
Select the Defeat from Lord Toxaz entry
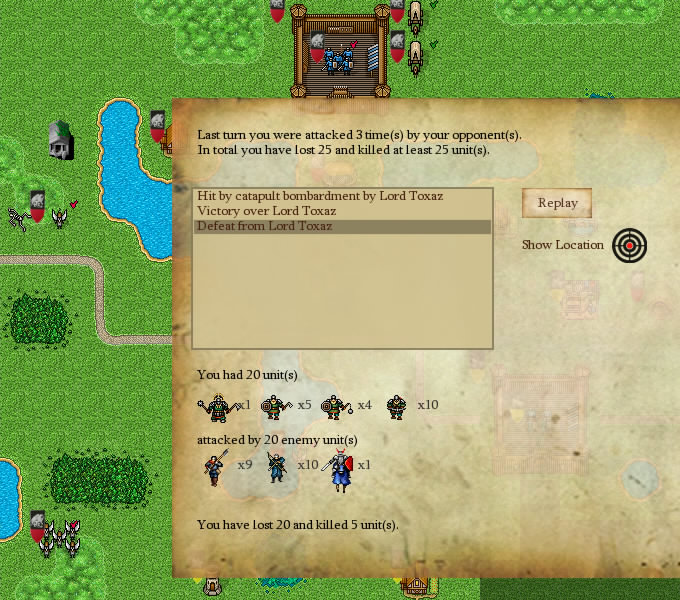(x=264, y=226)
